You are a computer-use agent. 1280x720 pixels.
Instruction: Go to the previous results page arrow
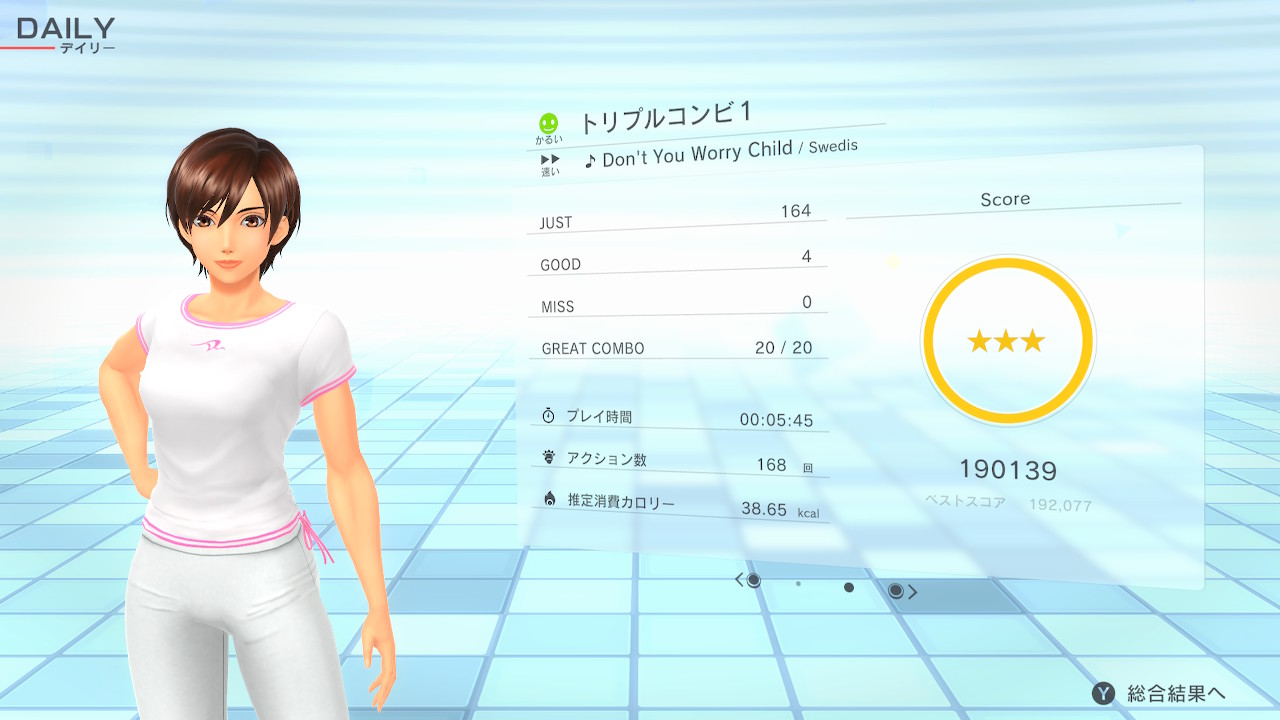740,580
